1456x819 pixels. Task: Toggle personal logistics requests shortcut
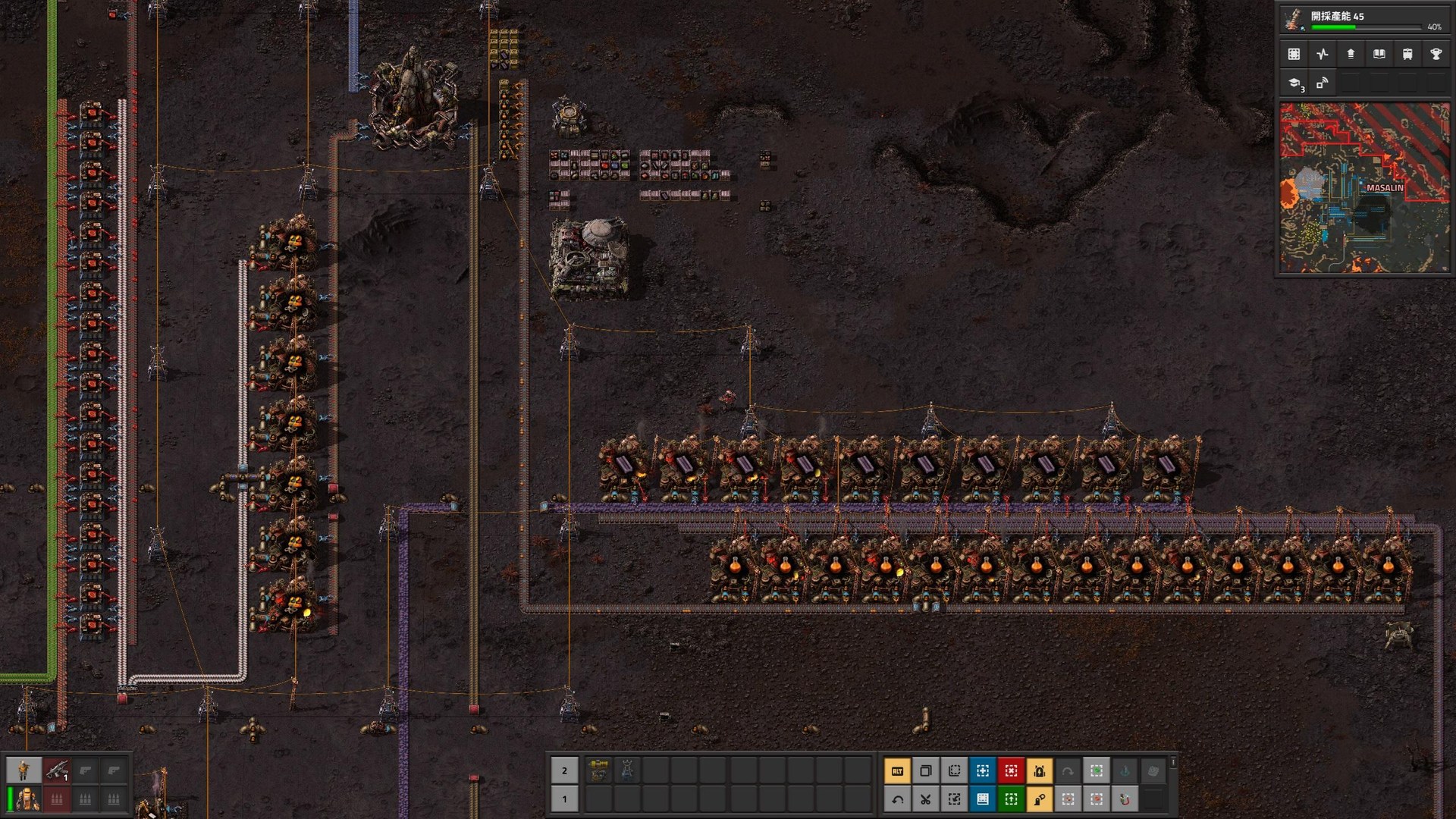[1040, 799]
